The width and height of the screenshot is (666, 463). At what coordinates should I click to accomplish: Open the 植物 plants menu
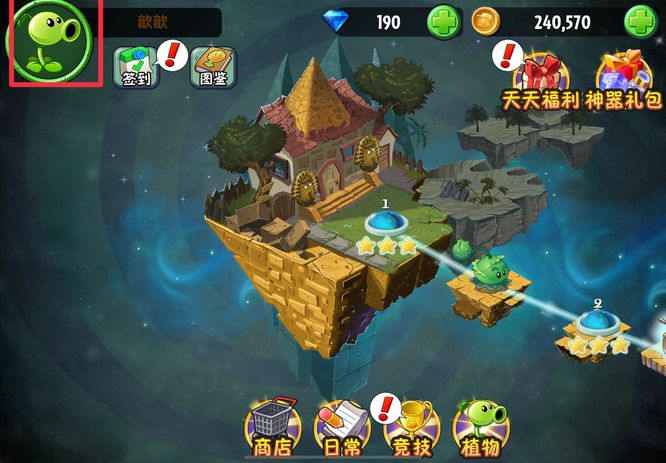coord(478,425)
